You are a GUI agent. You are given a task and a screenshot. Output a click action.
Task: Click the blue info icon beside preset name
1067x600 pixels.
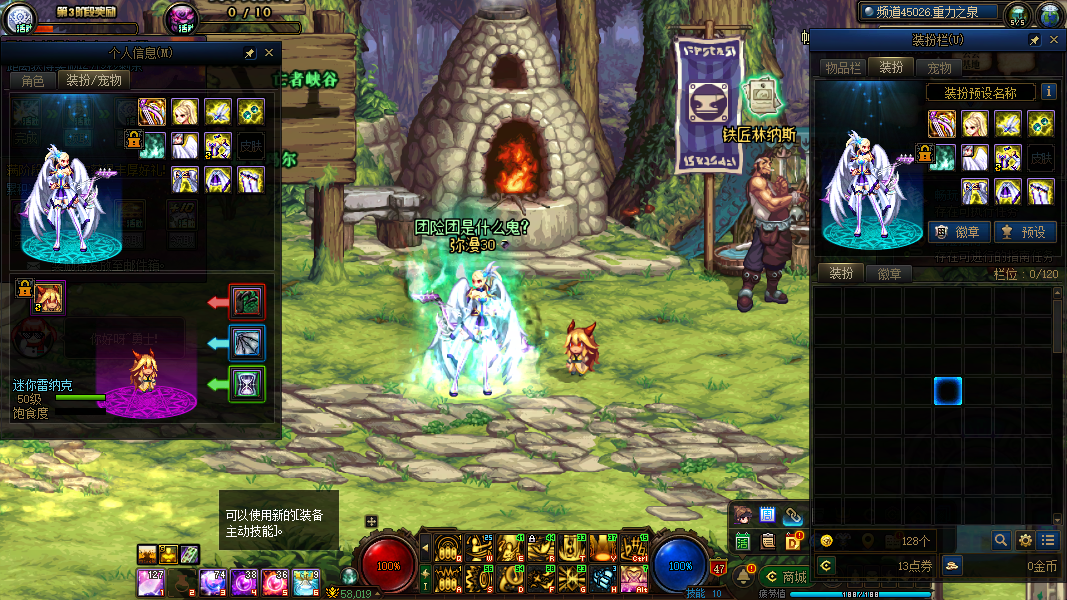pyautogui.click(x=1048, y=91)
